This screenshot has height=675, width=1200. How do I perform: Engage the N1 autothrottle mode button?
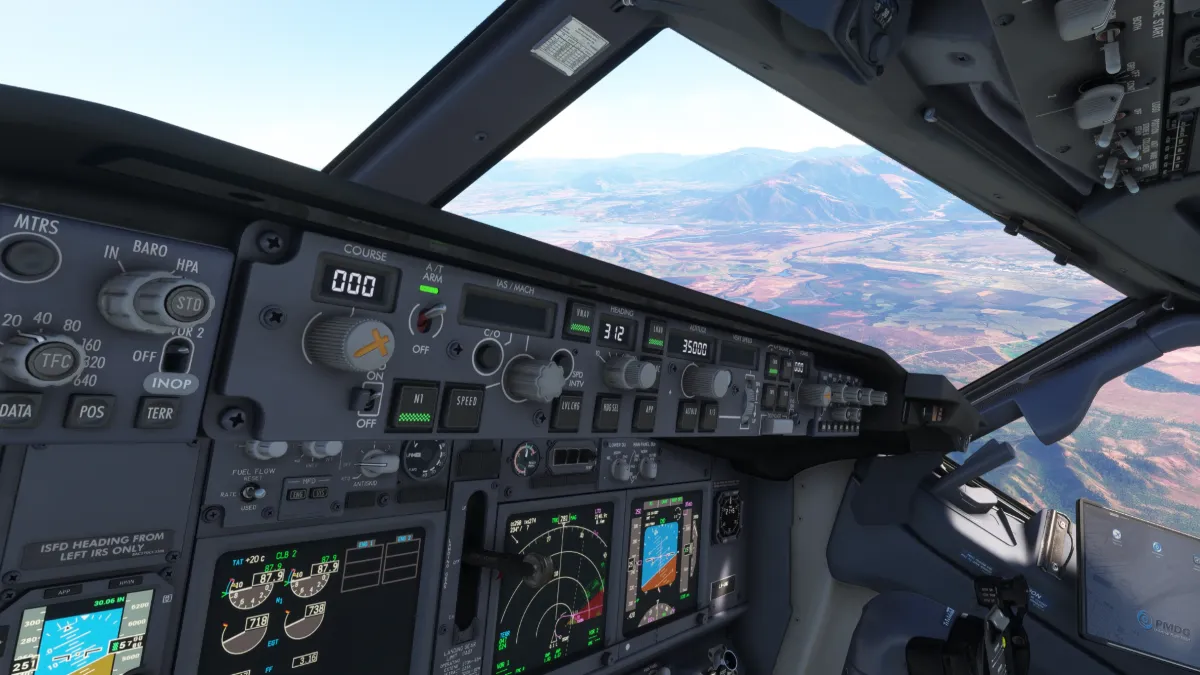tap(414, 406)
